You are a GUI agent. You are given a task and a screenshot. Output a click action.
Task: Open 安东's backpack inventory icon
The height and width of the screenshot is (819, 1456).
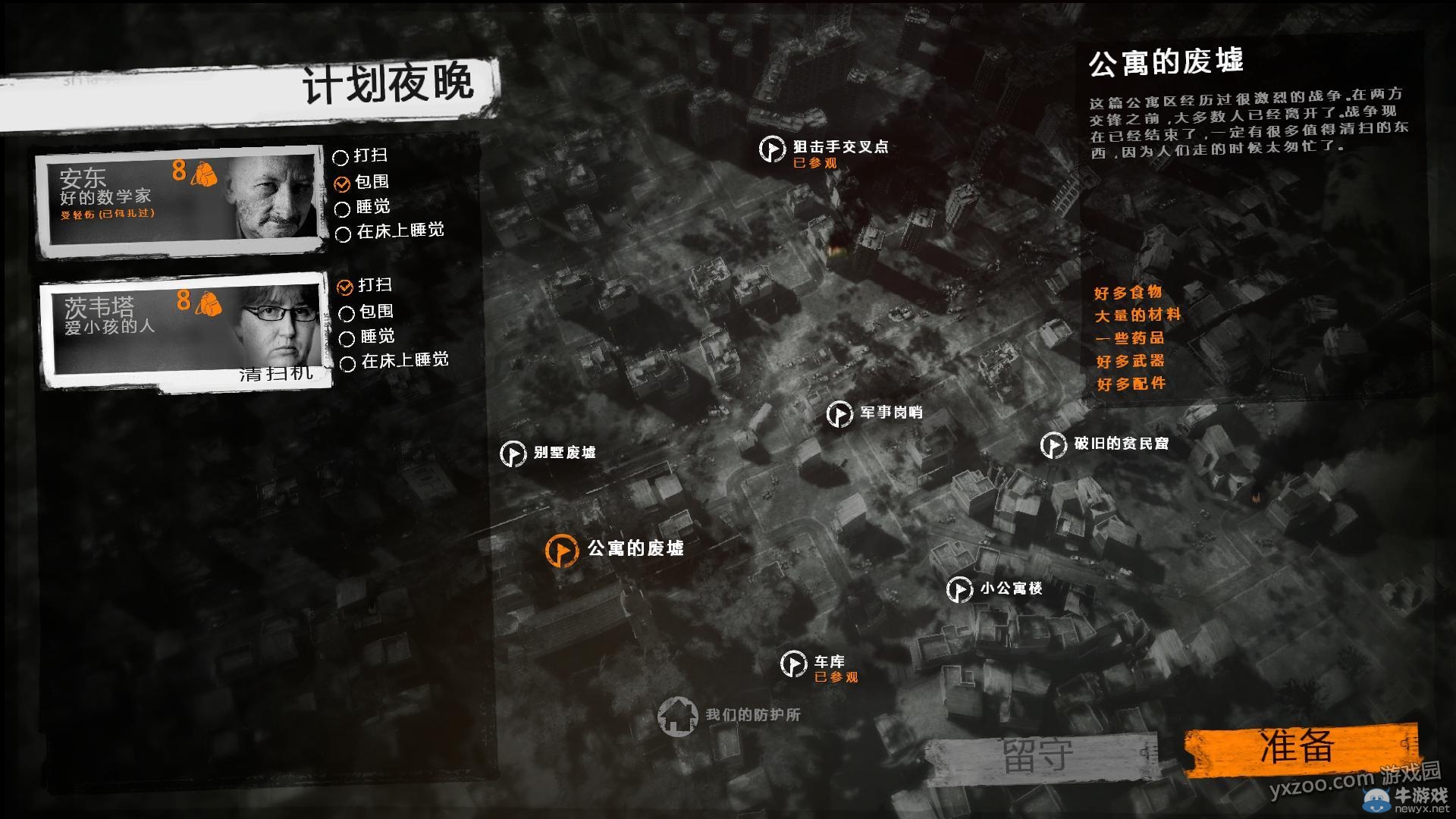(203, 173)
